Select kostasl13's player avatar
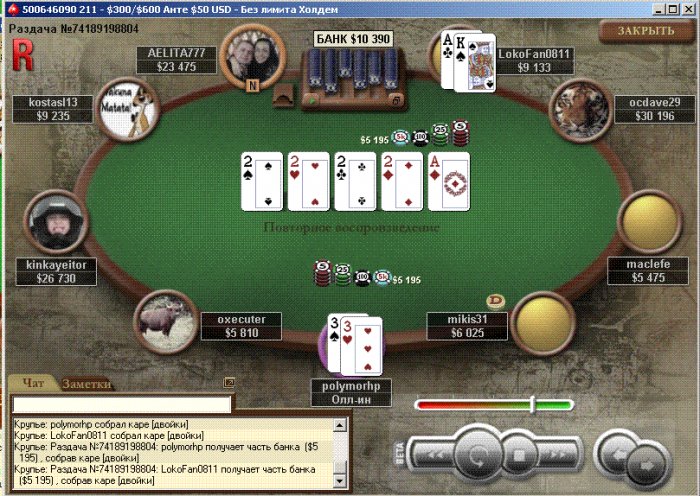 point(135,106)
